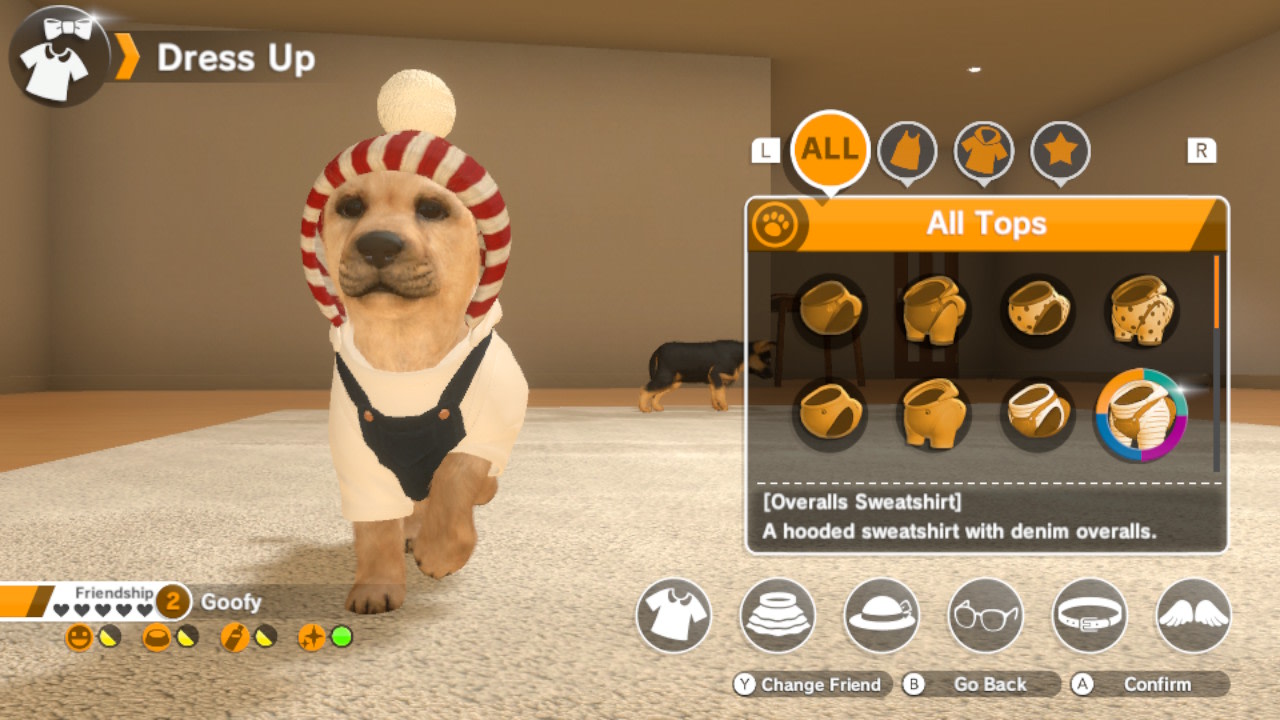Image resolution: width=1280 pixels, height=720 pixels.
Task: Click the water bottle status icon
Action: click(234, 636)
